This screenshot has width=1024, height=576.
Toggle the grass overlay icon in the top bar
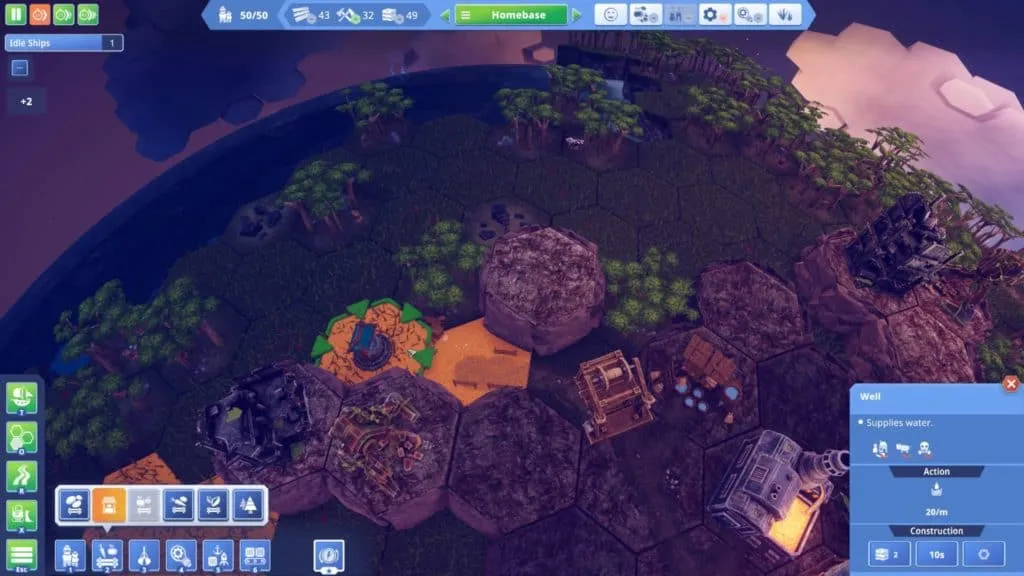pyautogui.click(x=785, y=15)
